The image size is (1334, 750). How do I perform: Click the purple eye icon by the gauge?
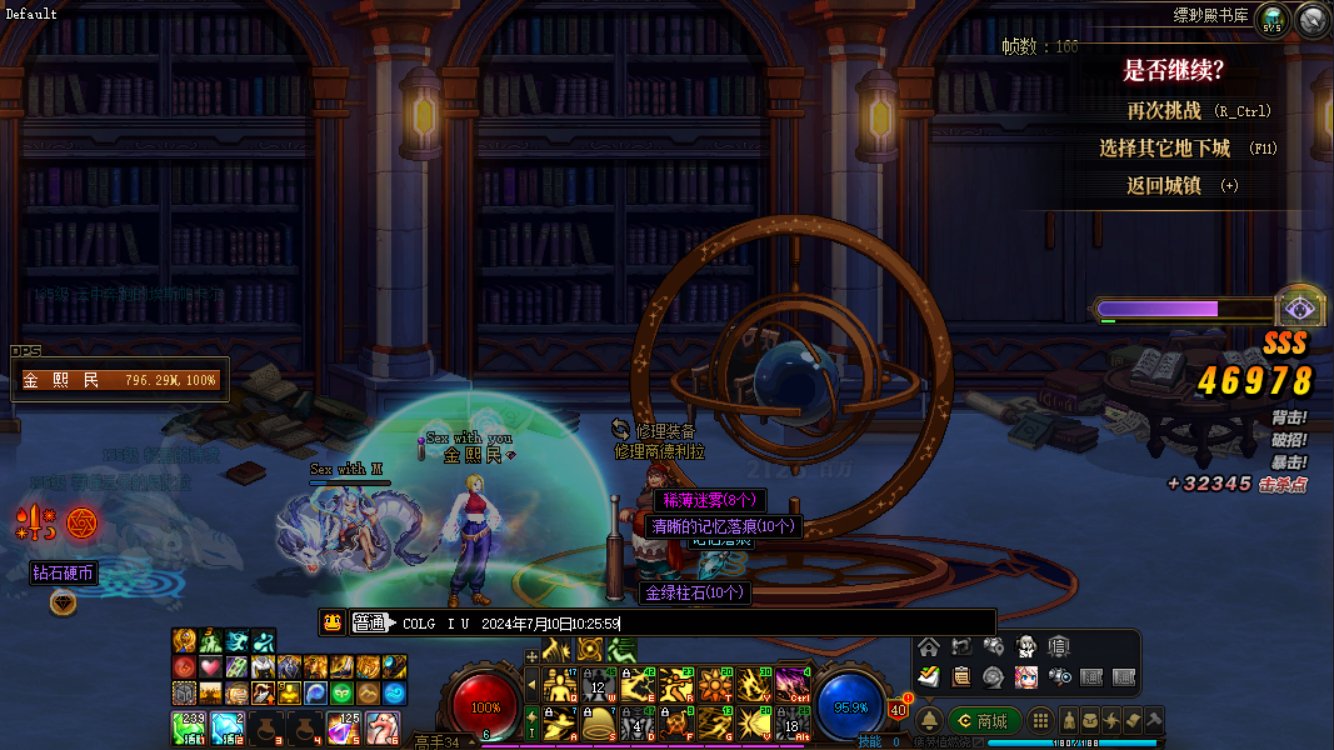pos(1300,308)
